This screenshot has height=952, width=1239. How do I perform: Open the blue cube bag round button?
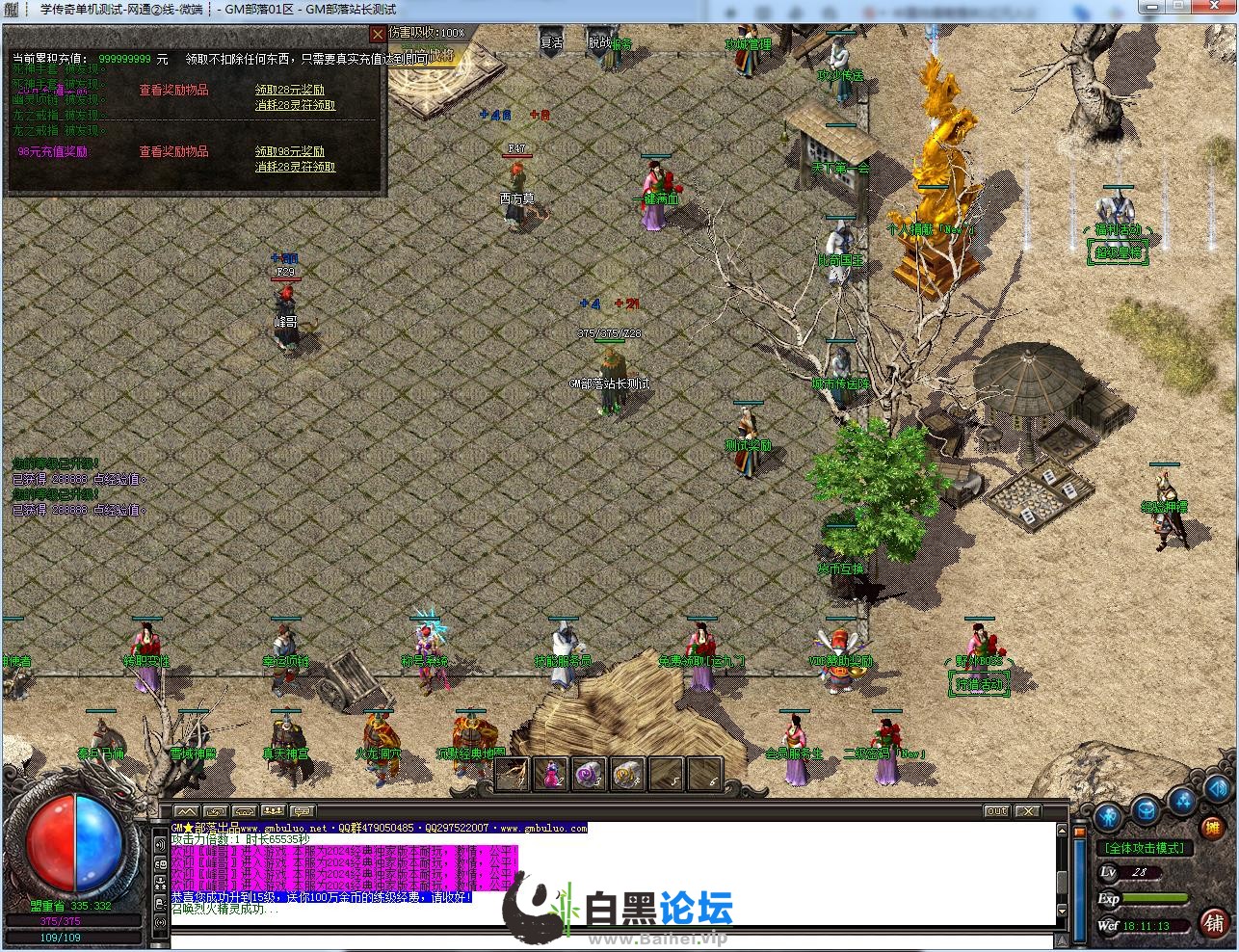point(1146,809)
